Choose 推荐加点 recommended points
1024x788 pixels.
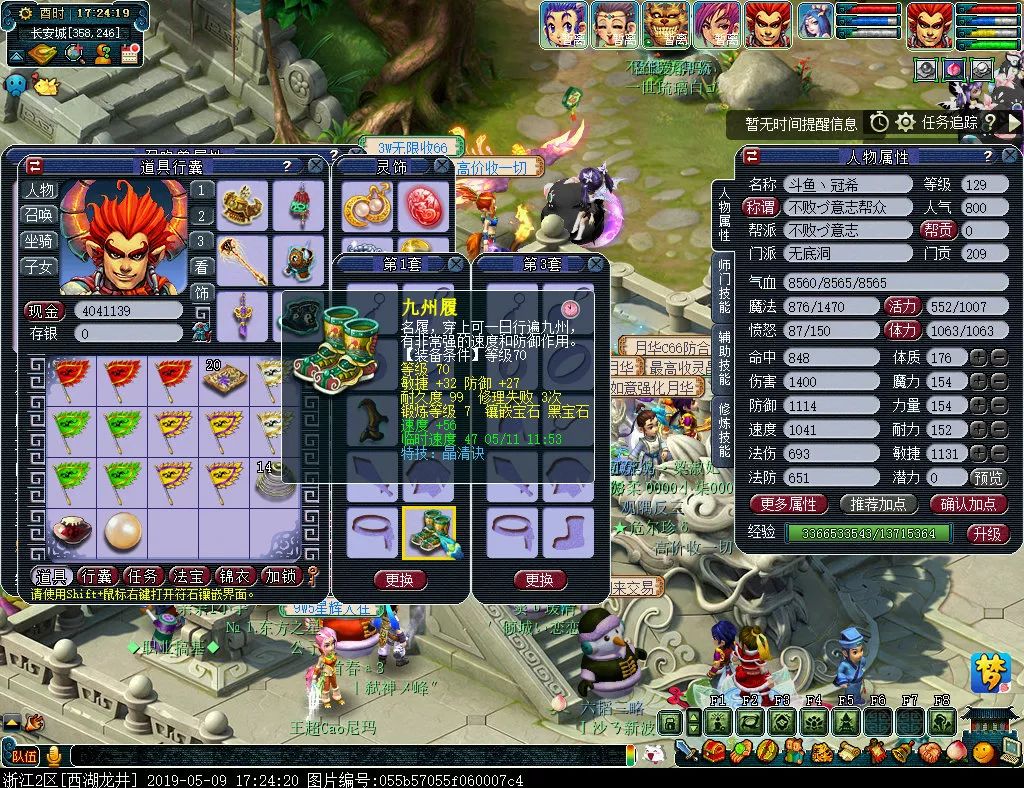click(x=878, y=504)
